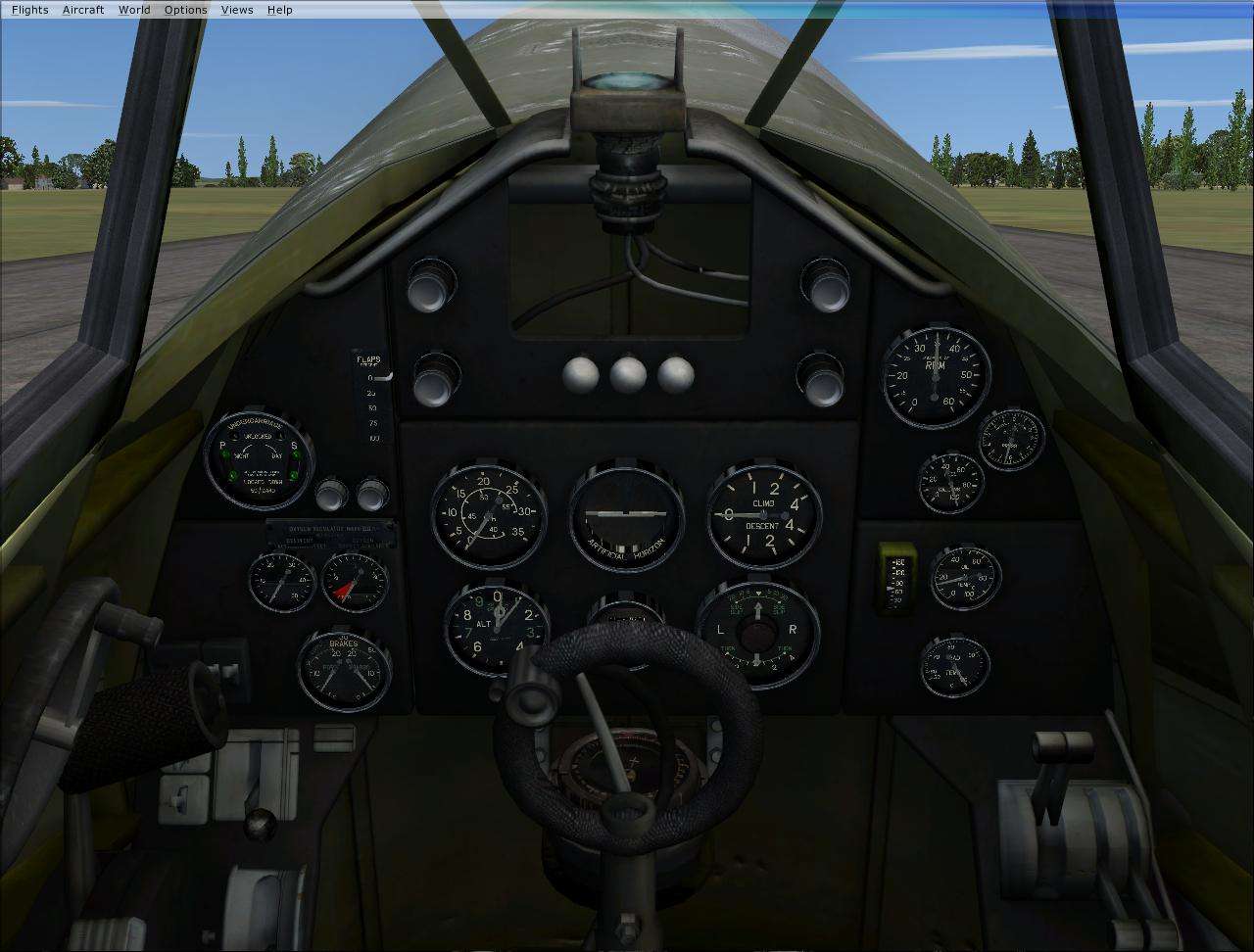Open the Aircraft menu
This screenshot has height=952, width=1254.
coord(82,9)
